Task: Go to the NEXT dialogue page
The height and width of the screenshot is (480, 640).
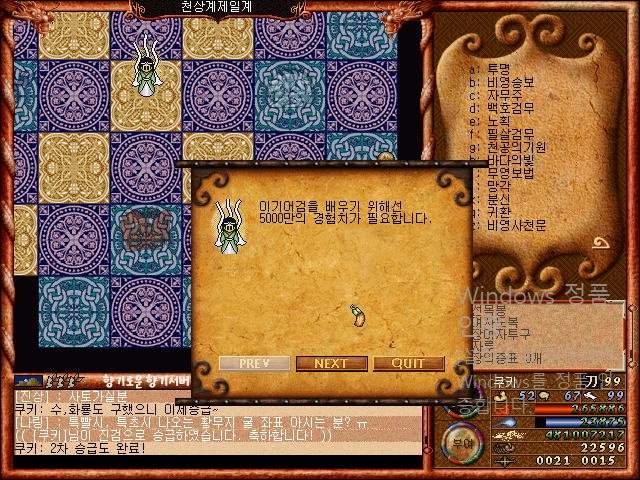Action: [x=330, y=363]
